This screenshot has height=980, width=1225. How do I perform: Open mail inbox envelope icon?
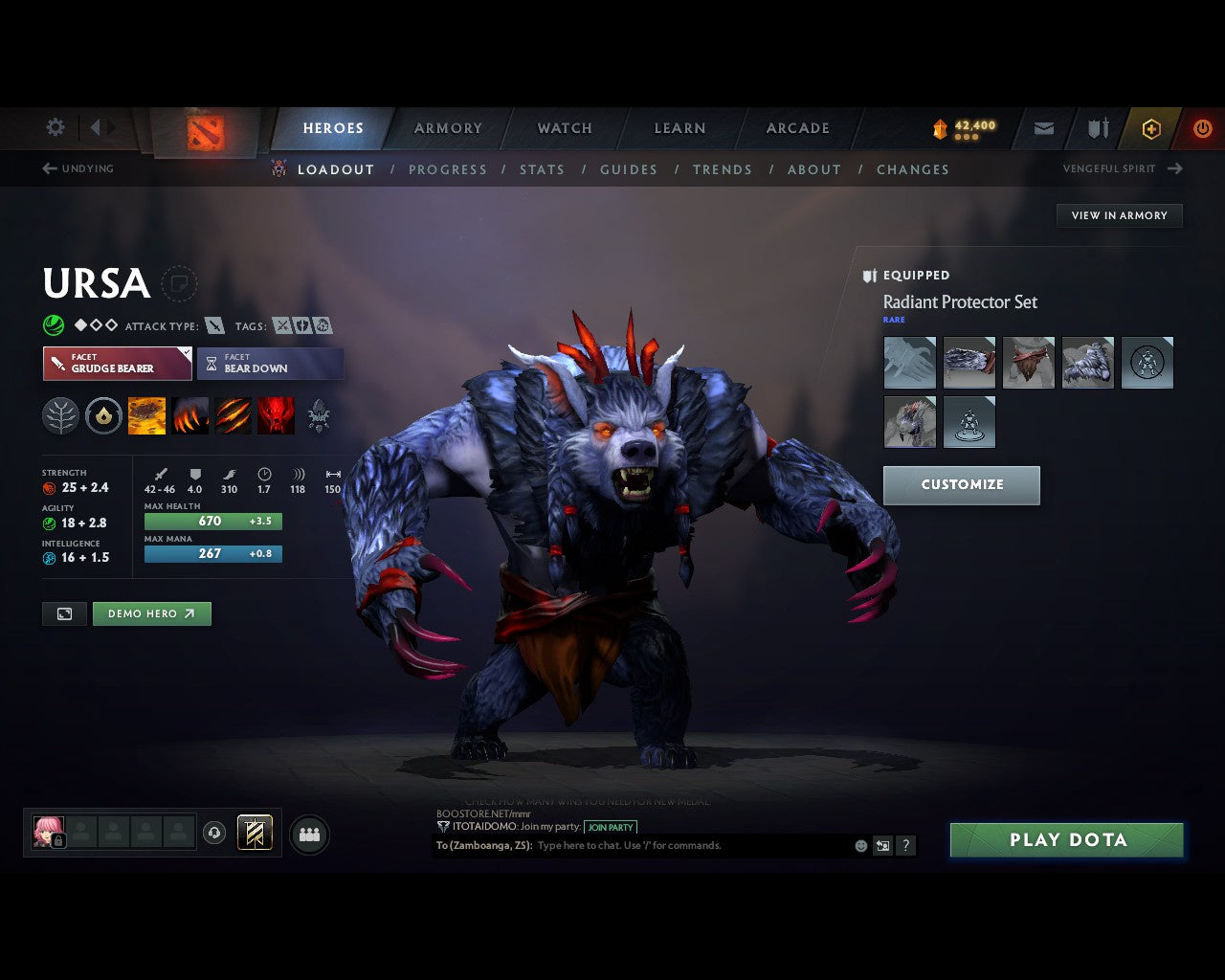pyautogui.click(x=1043, y=128)
